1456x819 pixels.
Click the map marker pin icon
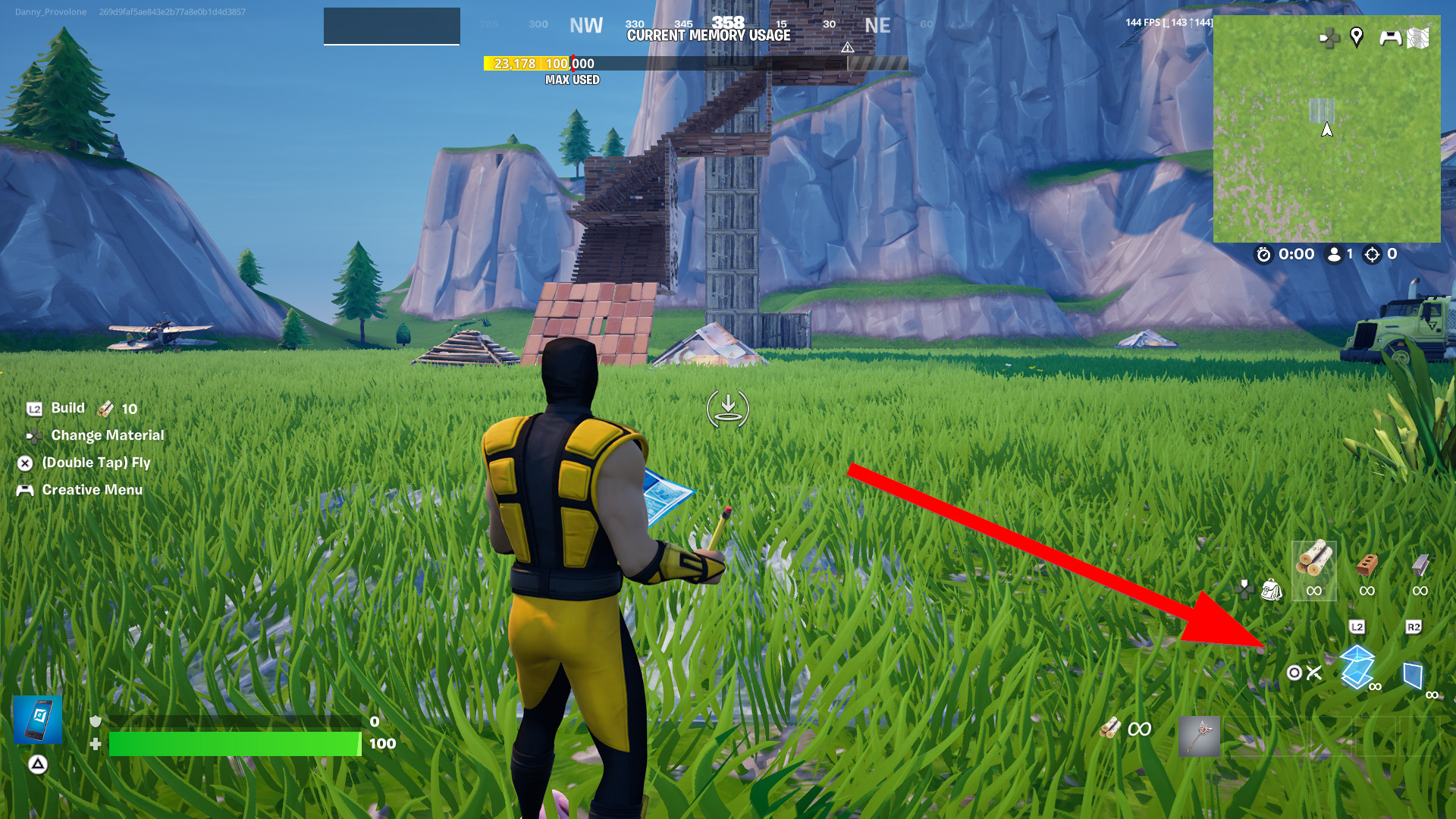pos(1357,36)
